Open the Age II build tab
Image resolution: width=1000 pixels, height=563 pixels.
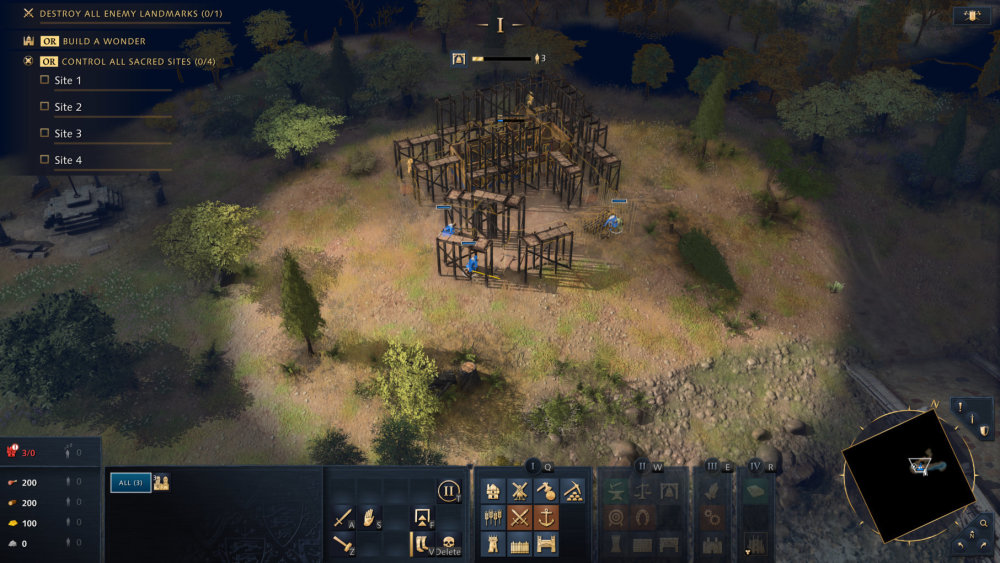click(642, 465)
